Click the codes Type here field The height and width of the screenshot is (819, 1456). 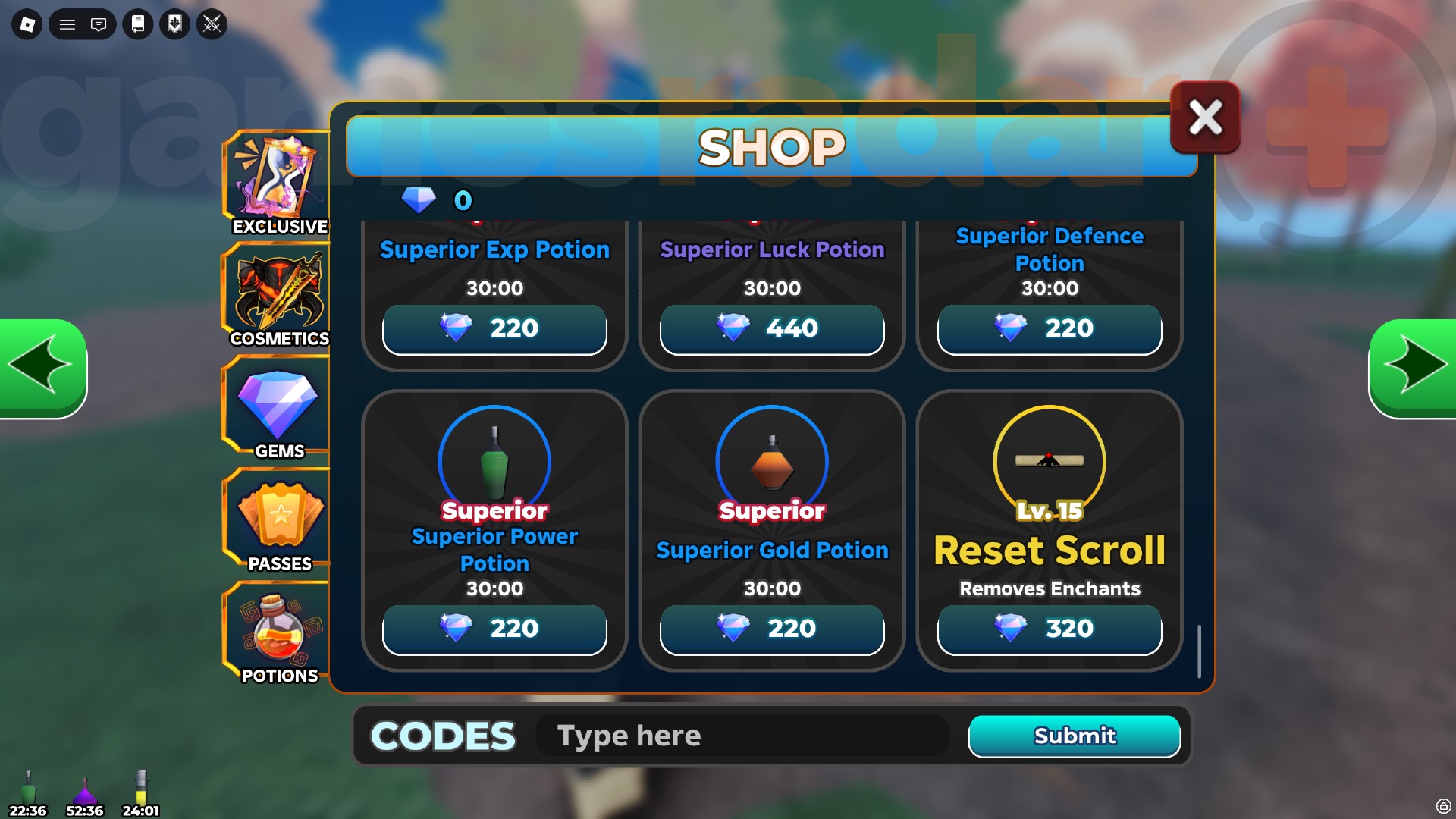pyautogui.click(x=742, y=736)
